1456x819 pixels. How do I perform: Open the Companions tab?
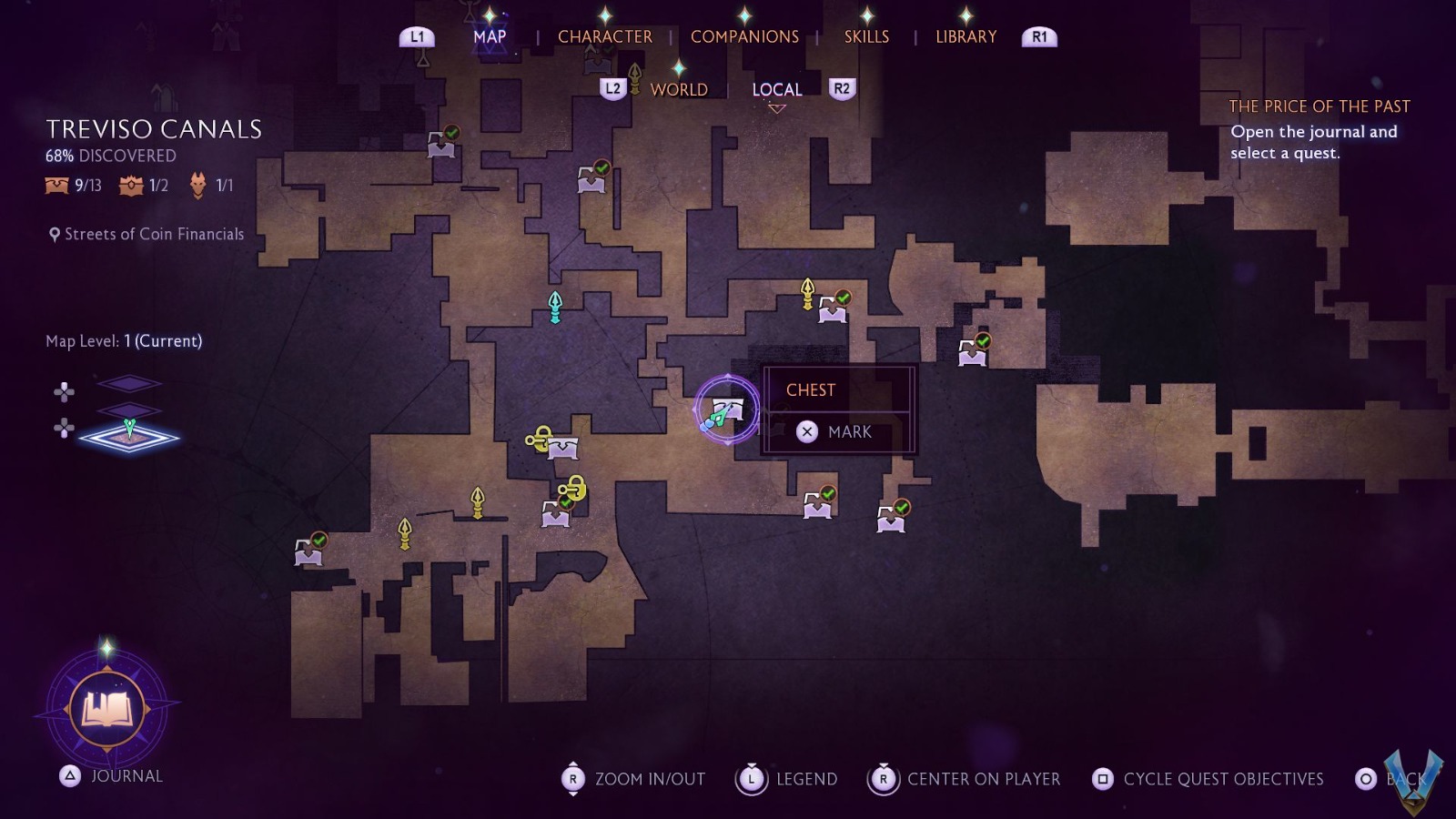pos(744,36)
